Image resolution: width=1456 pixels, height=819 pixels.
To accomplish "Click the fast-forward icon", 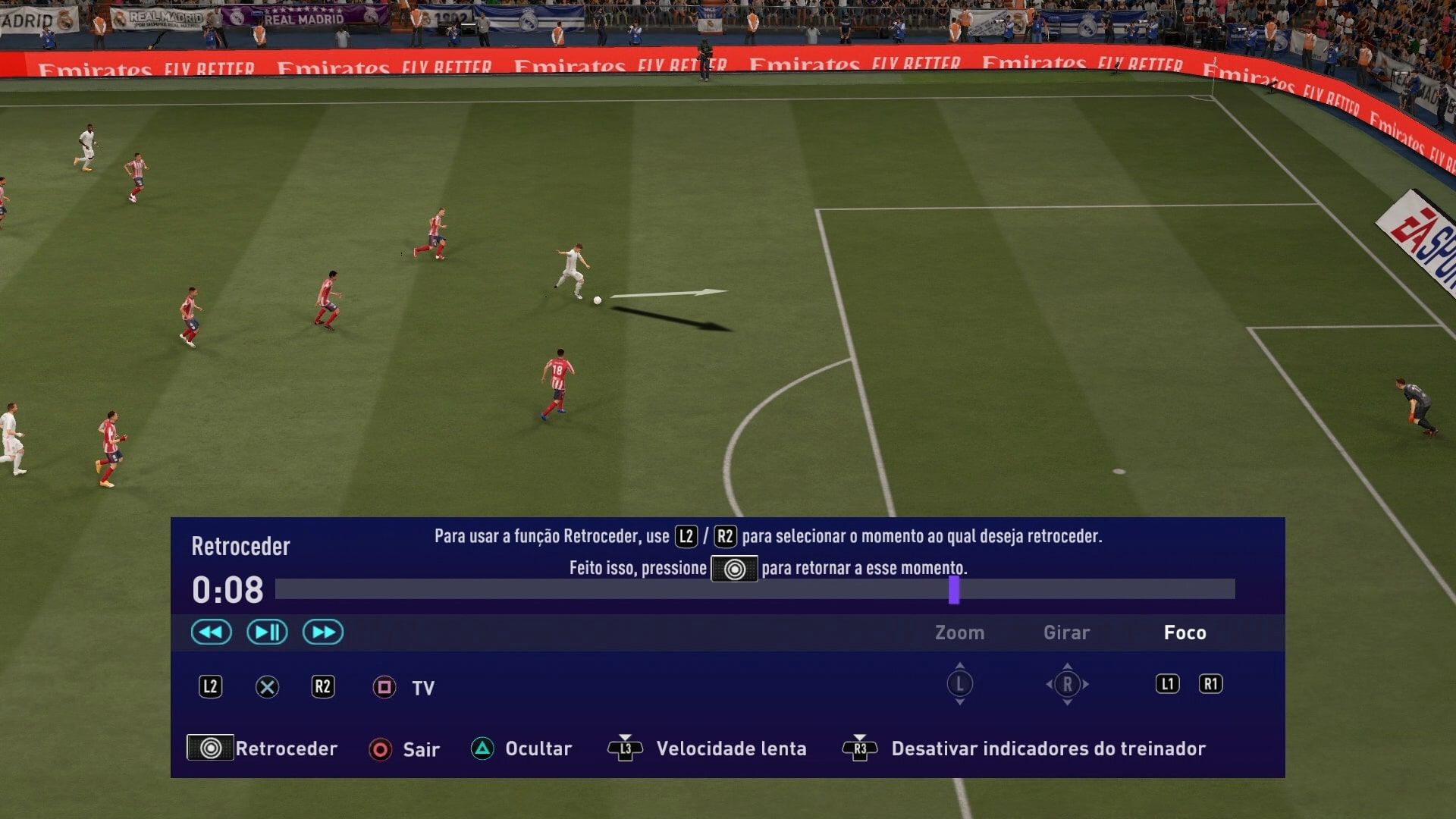I will point(322,632).
